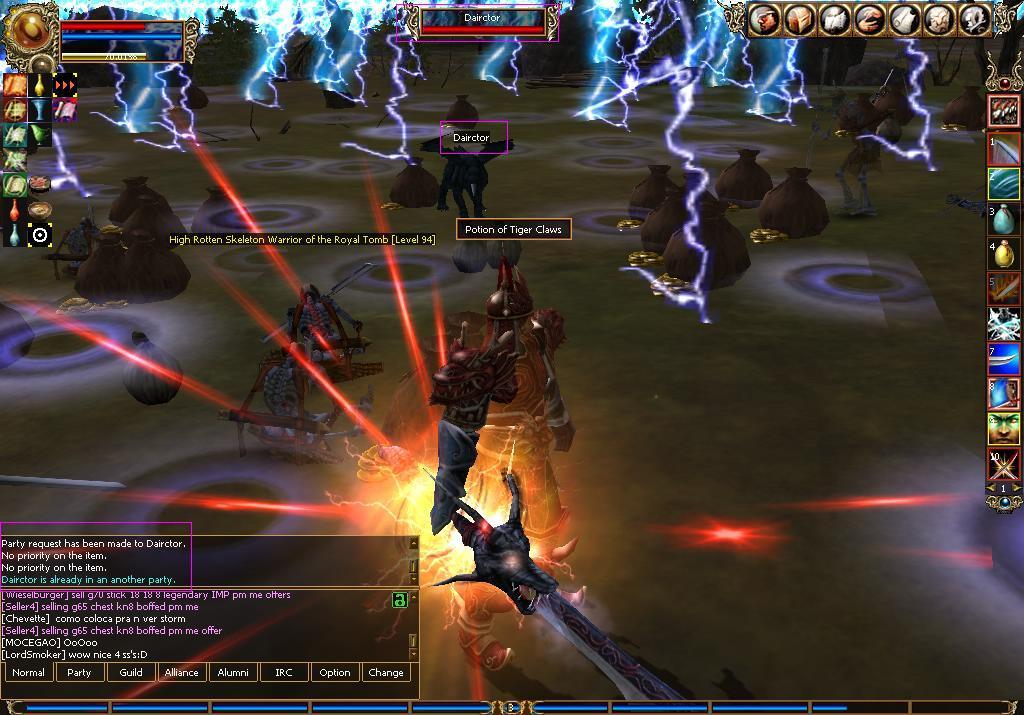Open the Alliance chat tab

pyautogui.click(x=182, y=673)
